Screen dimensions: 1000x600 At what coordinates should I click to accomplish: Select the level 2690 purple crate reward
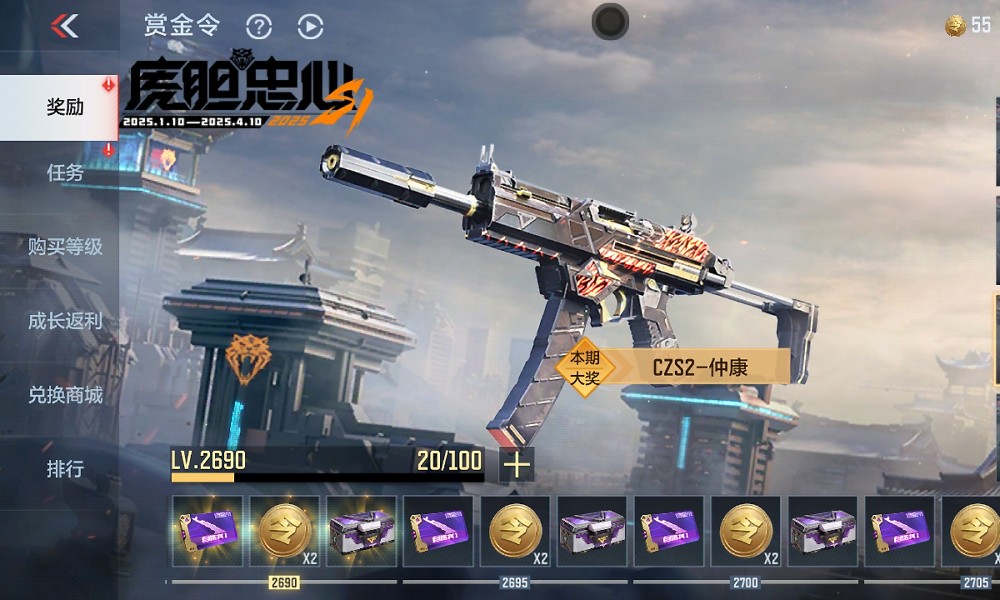(361, 531)
